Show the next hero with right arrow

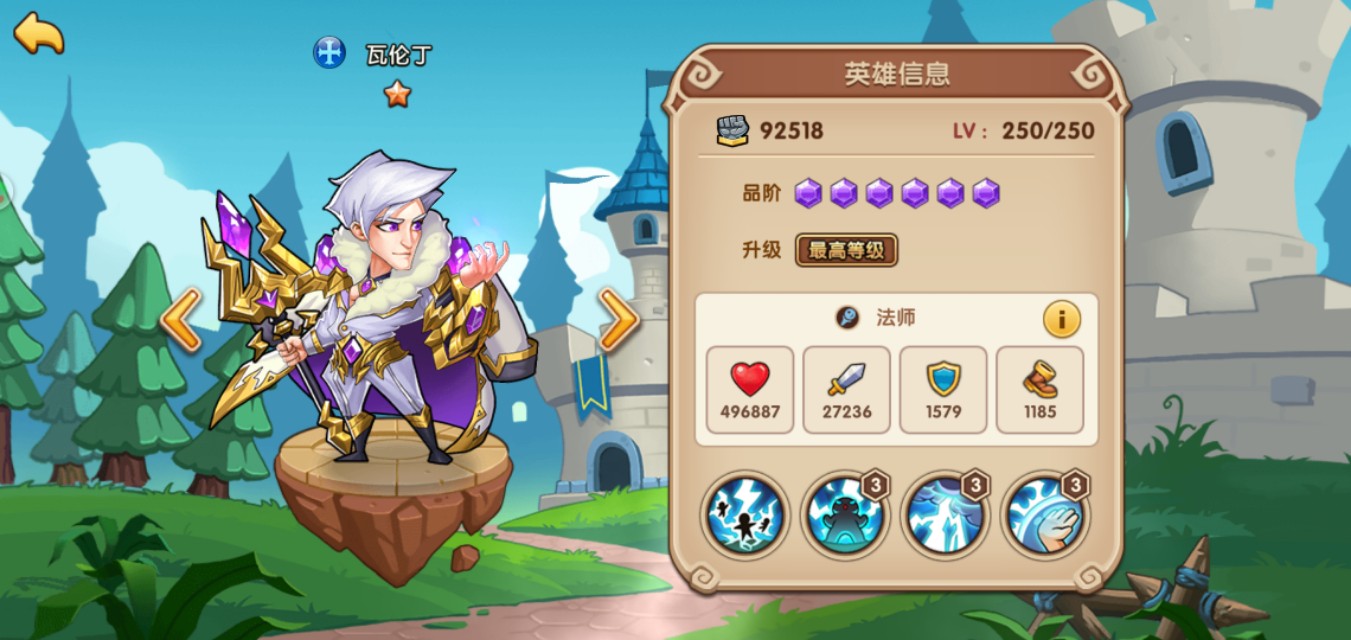tap(619, 320)
